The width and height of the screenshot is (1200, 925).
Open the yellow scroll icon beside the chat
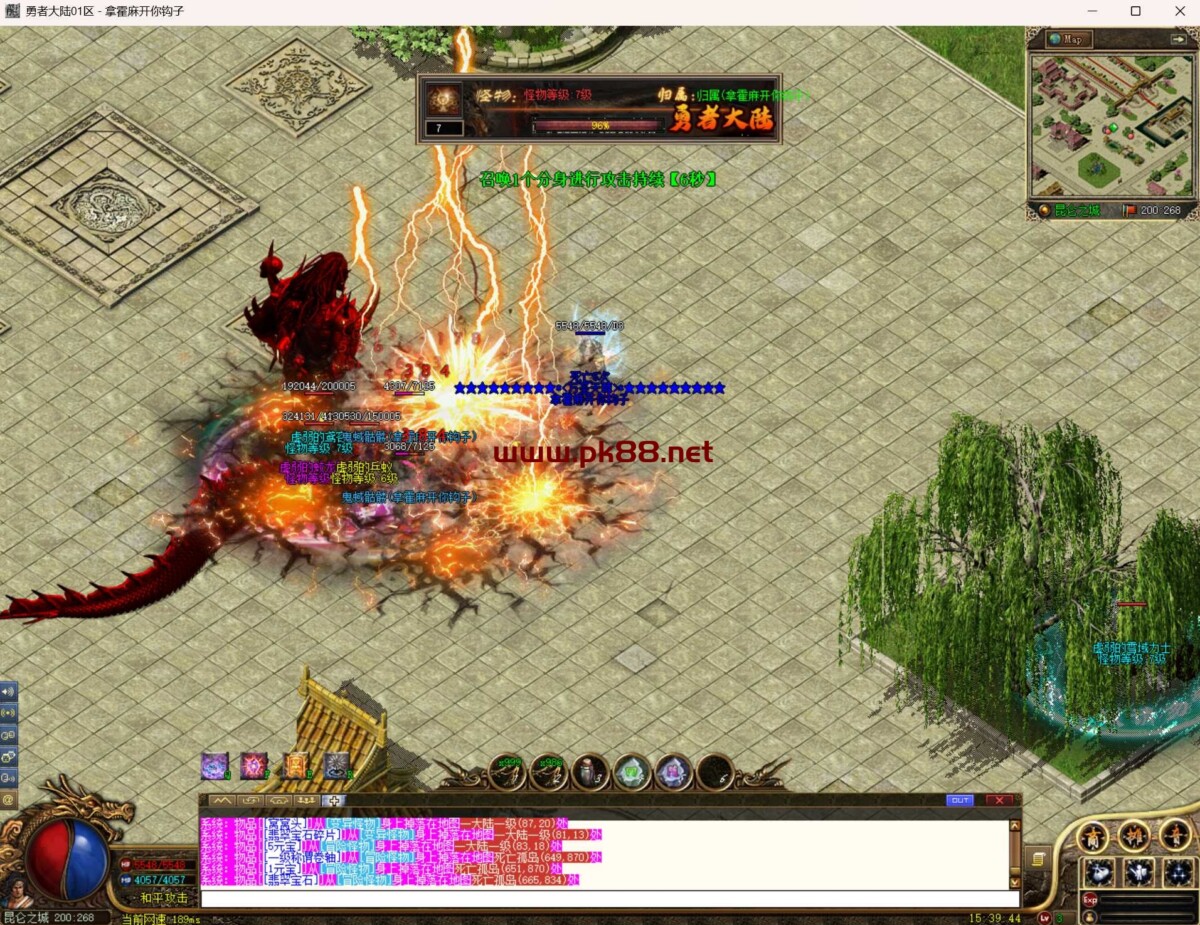coord(1039,859)
